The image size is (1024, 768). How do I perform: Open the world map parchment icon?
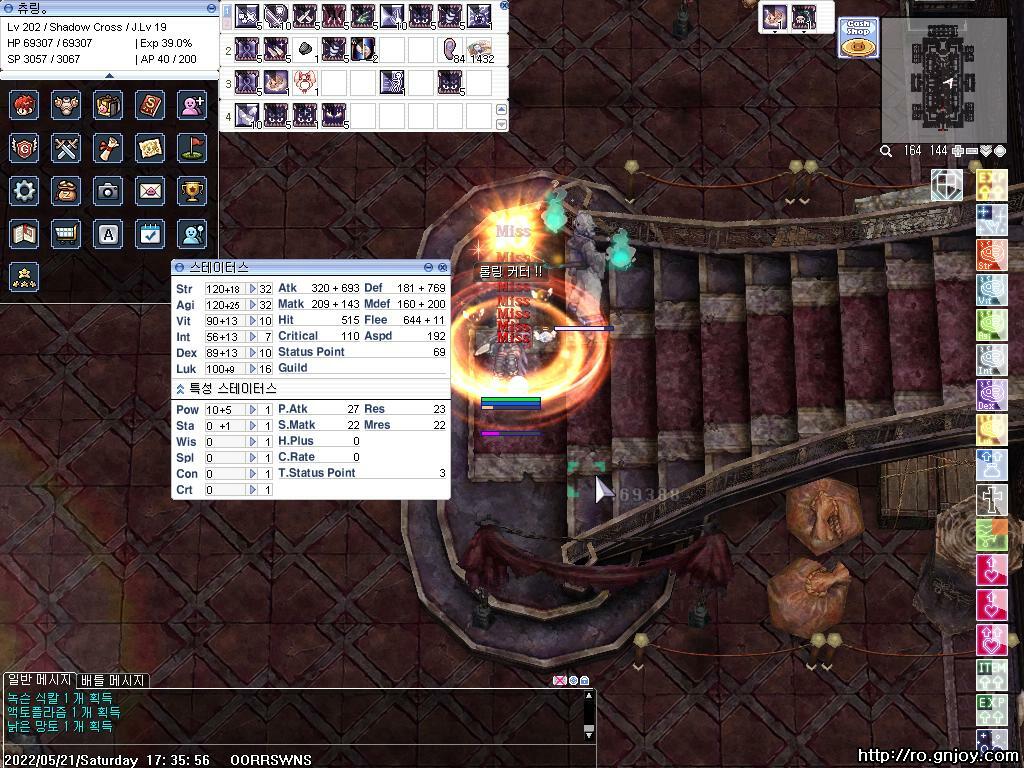coord(150,148)
